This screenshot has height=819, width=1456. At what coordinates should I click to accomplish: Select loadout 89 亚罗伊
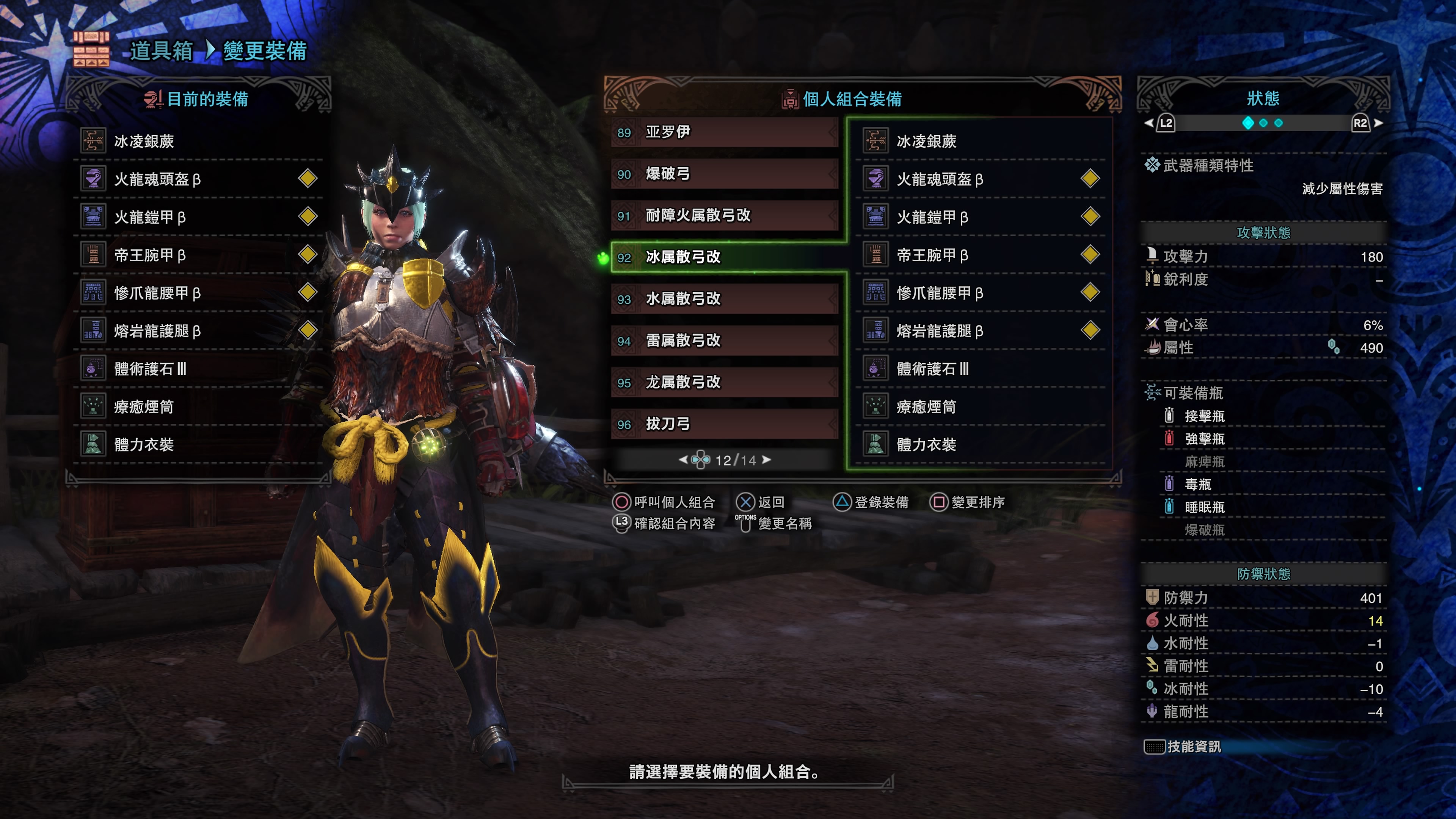pos(723,132)
